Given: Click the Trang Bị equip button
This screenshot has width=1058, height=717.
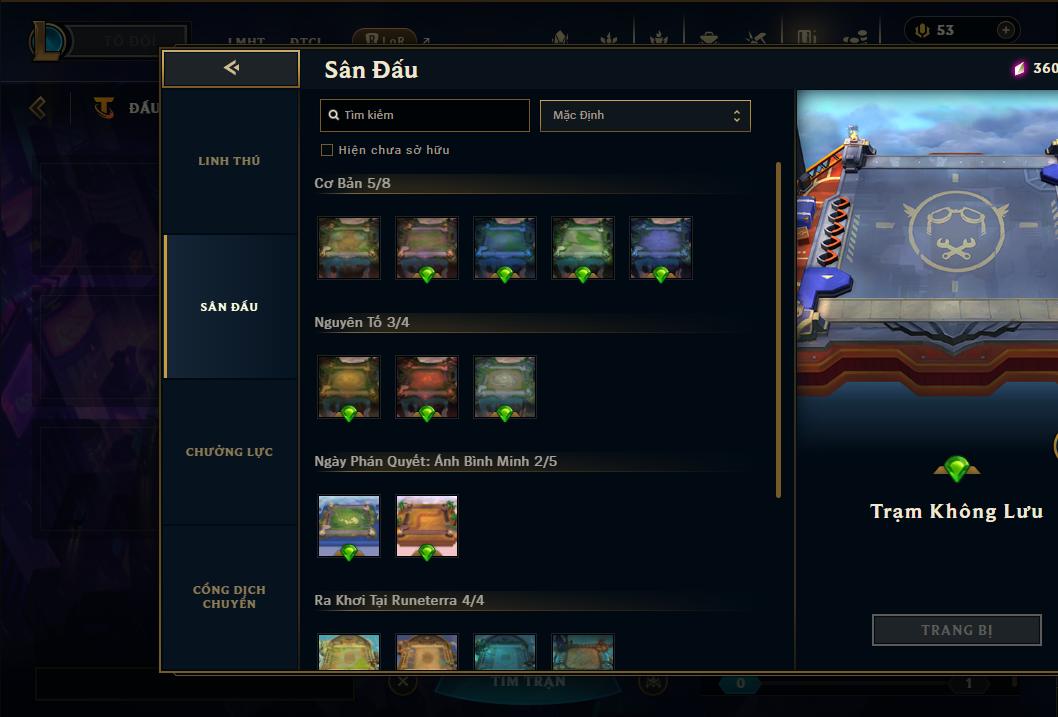Looking at the screenshot, I should 957,630.
